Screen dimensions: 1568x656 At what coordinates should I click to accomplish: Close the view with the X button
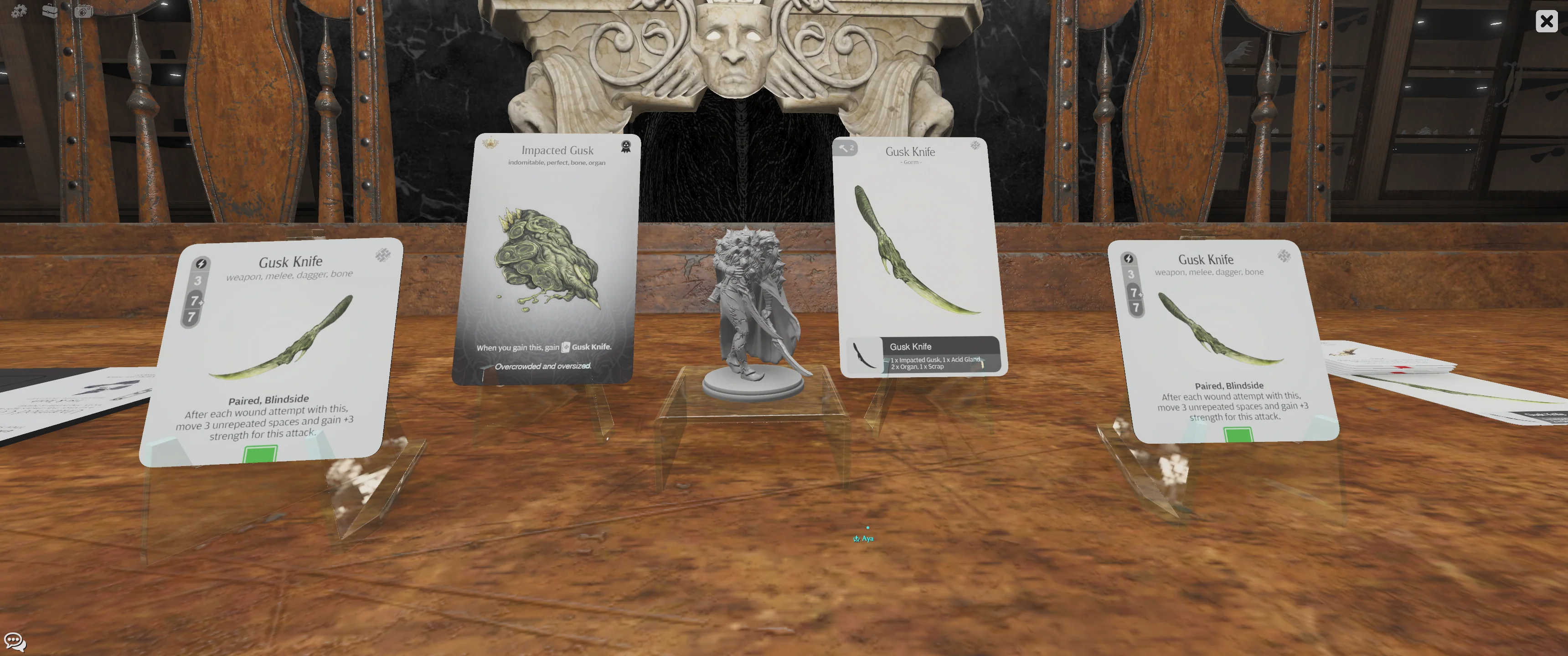click(1547, 21)
